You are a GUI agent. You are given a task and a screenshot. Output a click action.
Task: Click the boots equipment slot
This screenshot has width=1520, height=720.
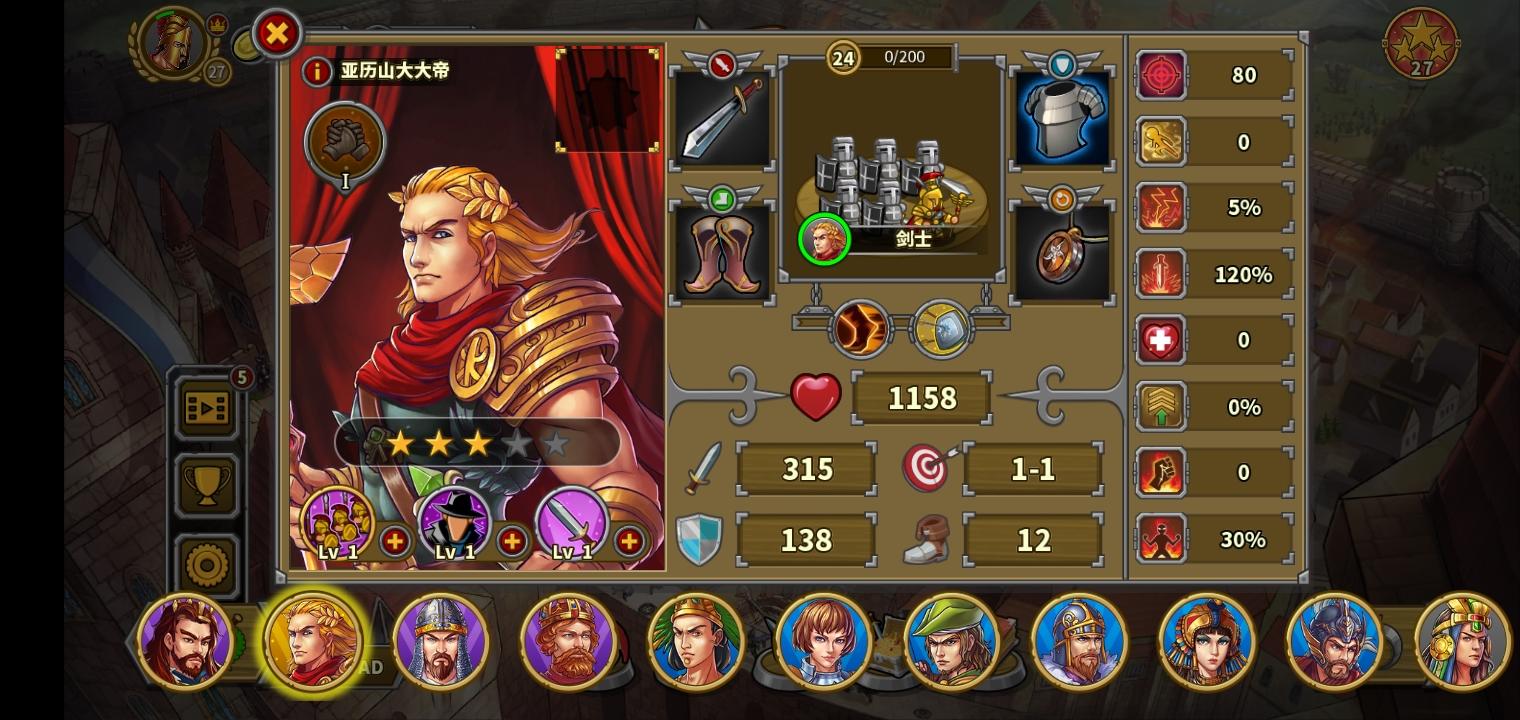[722, 250]
